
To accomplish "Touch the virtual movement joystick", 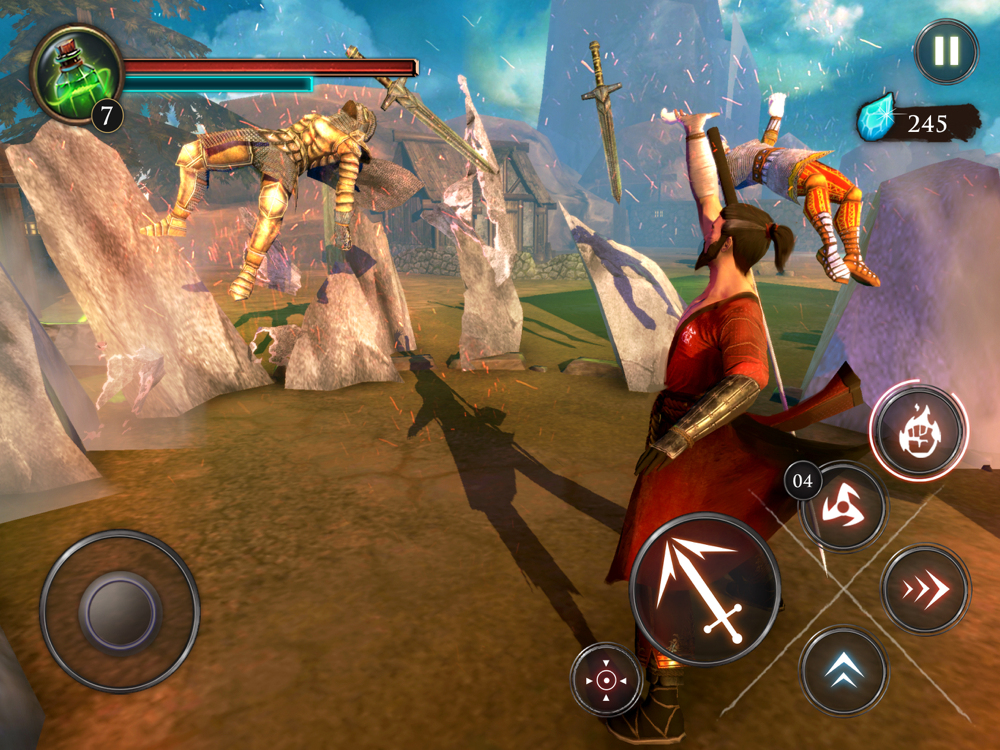I will pos(120,610).
